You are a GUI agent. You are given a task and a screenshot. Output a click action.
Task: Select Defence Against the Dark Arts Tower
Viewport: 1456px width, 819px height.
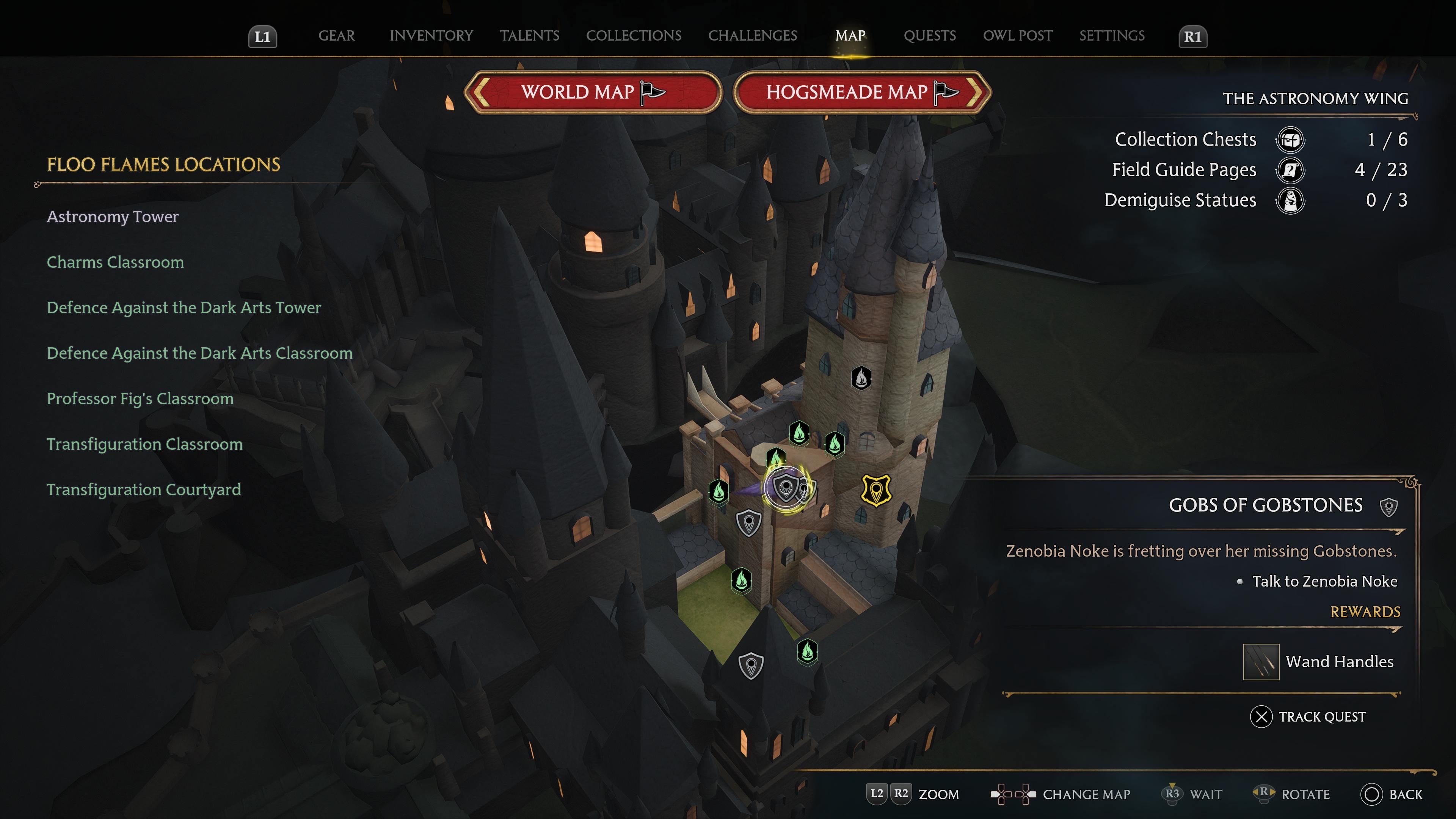point(184,308)
